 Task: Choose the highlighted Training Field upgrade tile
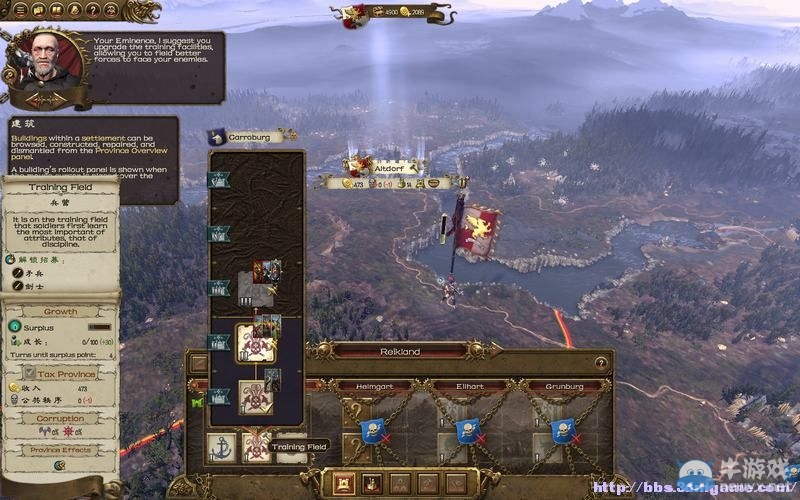pos(254,344)
